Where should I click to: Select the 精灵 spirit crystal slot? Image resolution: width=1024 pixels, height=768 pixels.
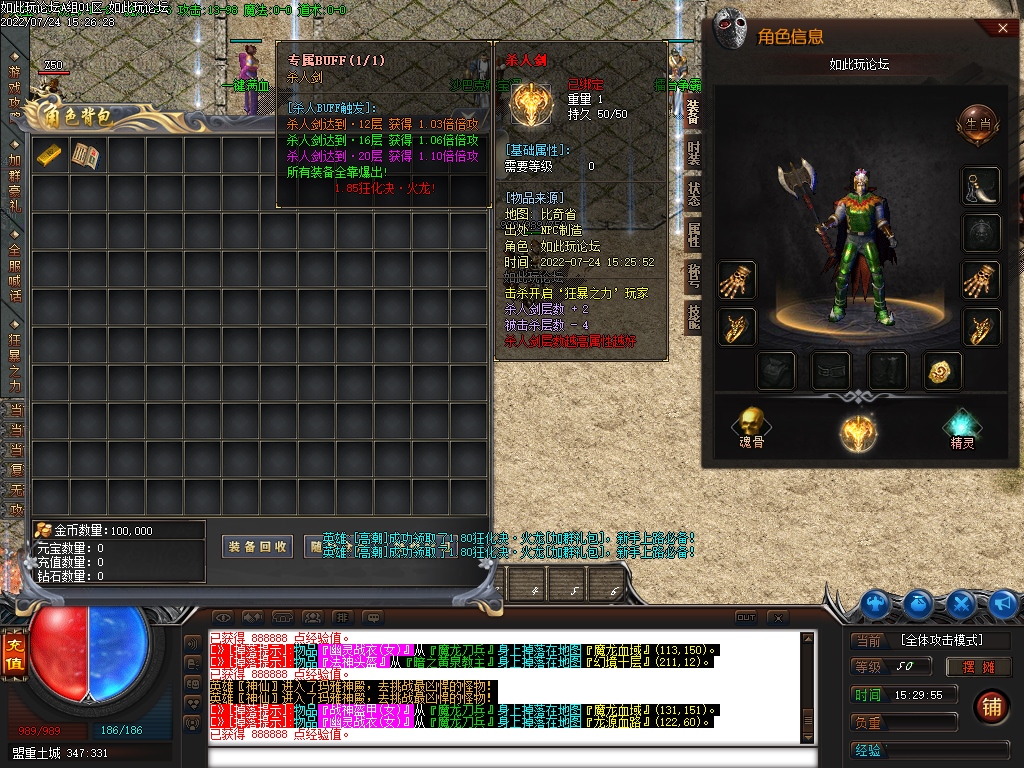[x=962, y=428]
